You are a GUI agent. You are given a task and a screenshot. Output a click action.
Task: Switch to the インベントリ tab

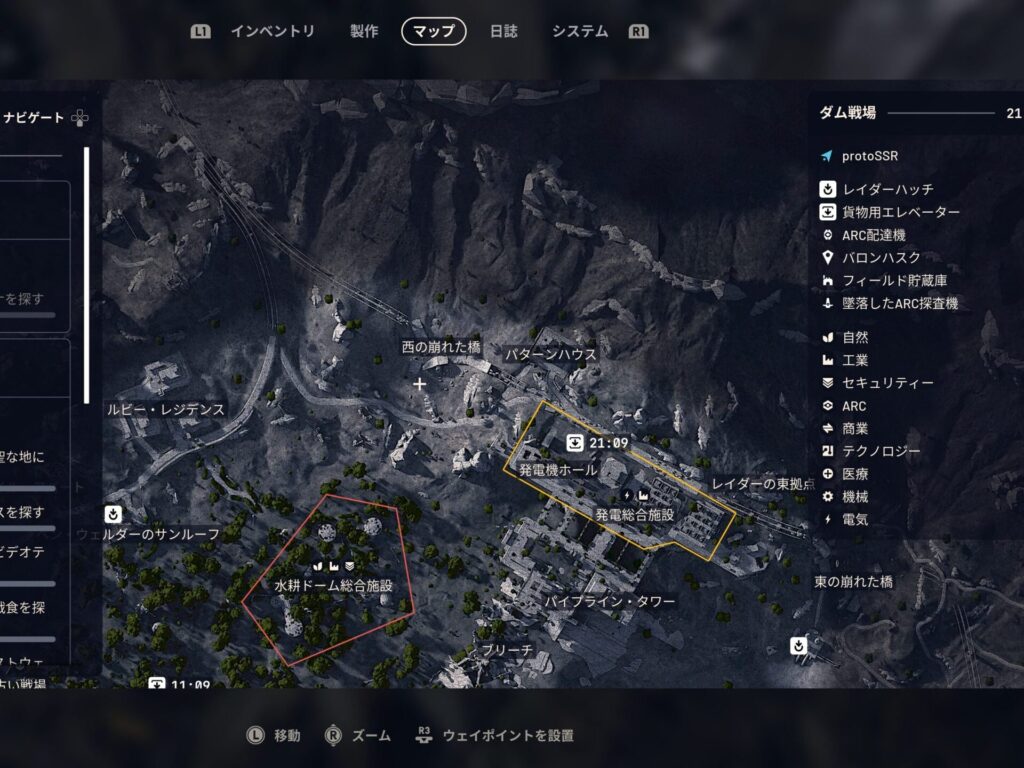(x=272, y=32)
